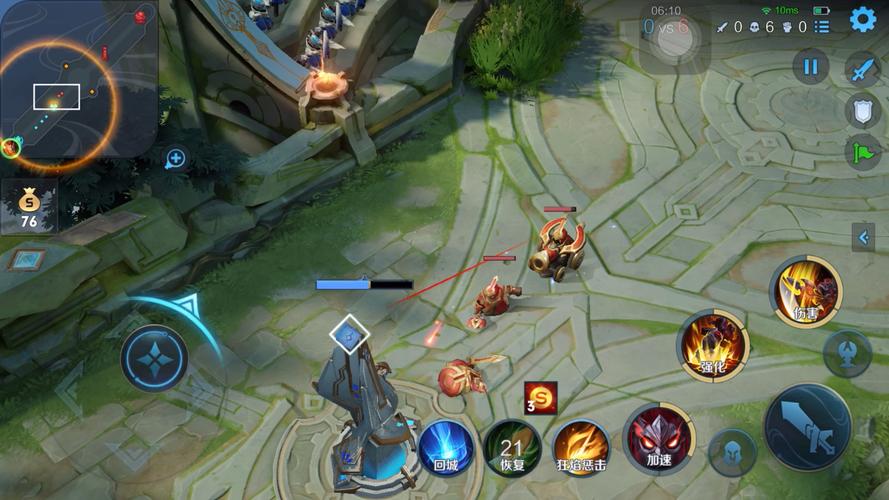The height and width of the screenshot is (500, 889).
Task: Send the sword attack signal
Action: [x=862, y=69]
